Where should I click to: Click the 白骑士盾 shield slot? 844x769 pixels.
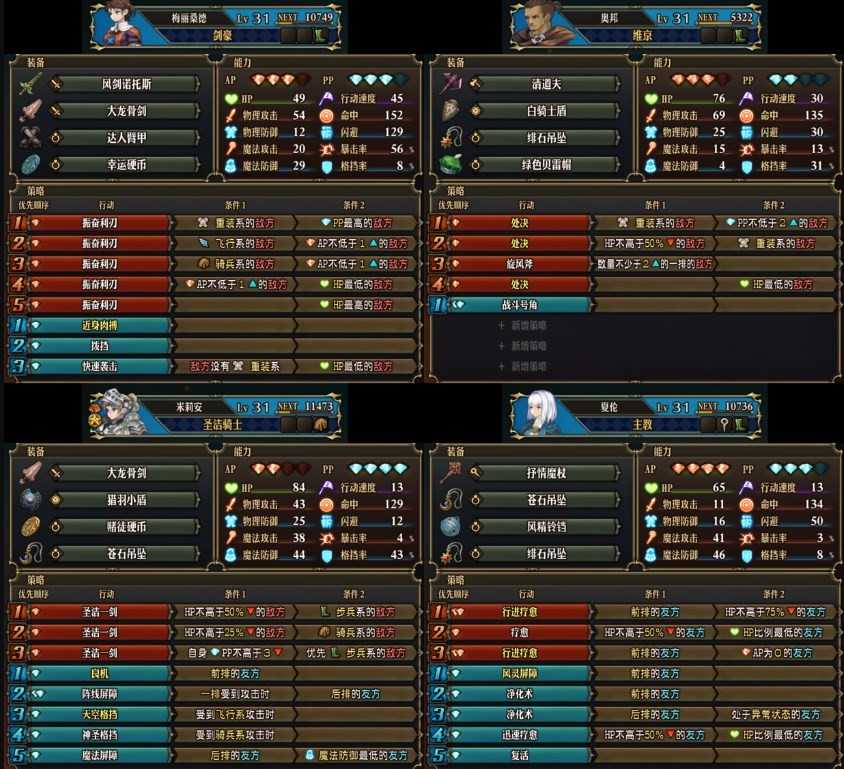pos(547,111)
